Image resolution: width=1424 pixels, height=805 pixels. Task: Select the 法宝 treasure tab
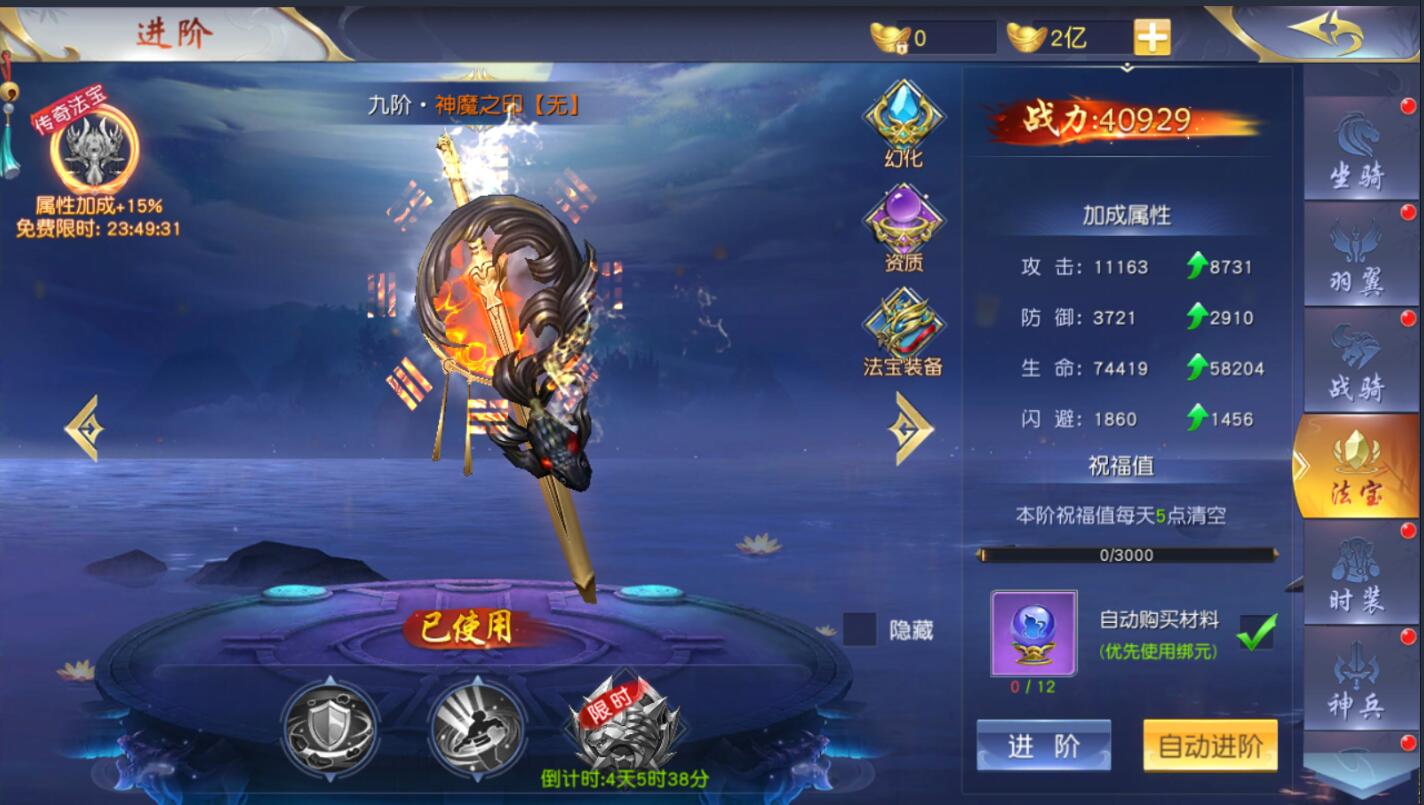click(1357, 466)
